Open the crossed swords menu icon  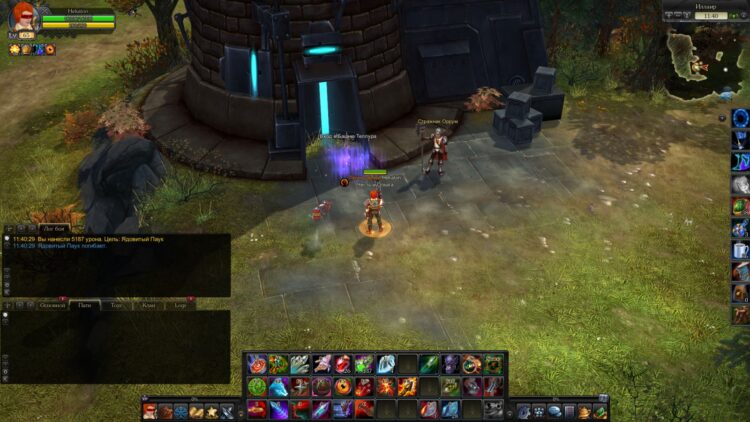tap(227, 411)
